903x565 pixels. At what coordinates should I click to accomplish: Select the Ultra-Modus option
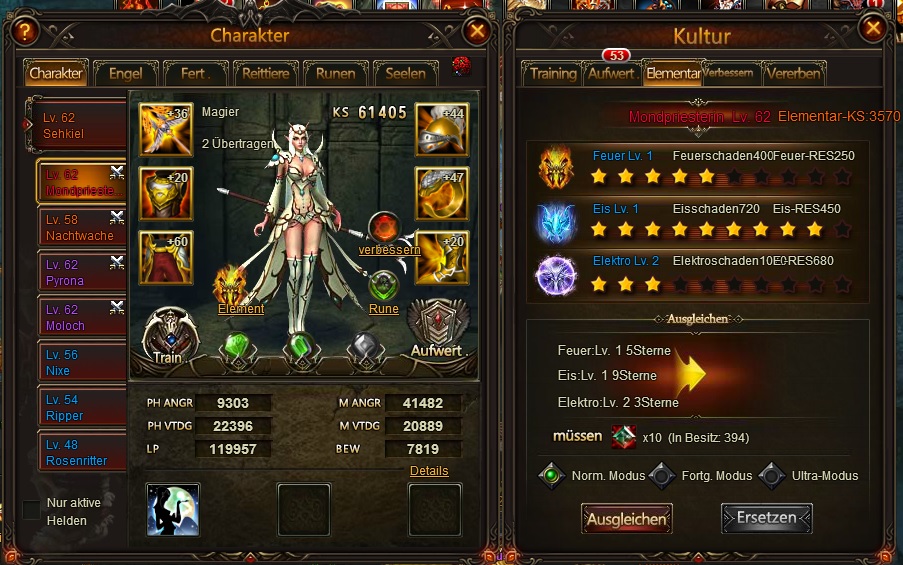point(771,476)
